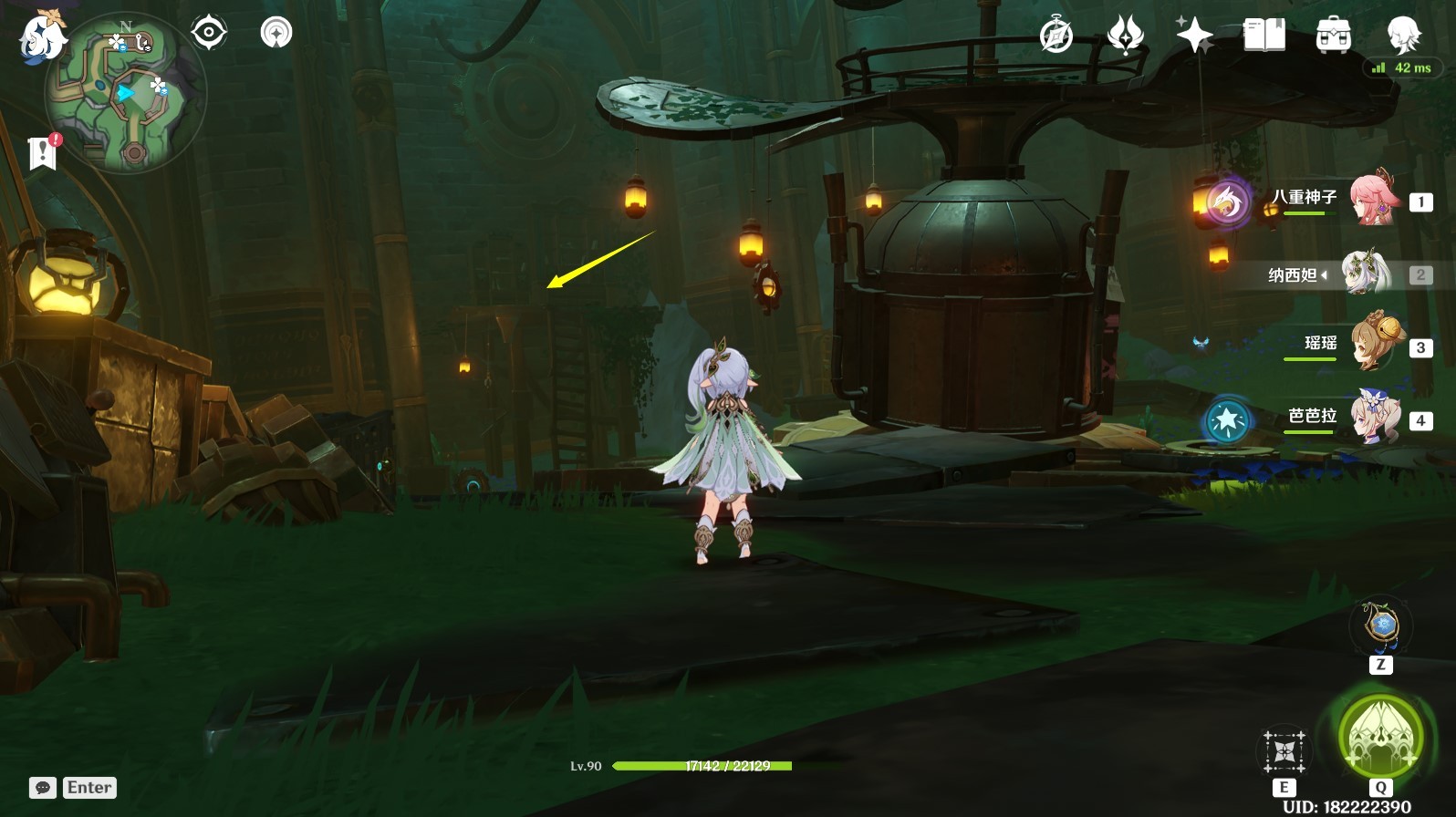This screenshot has width=1456, height=817.
Task: Open the Paimon menu
Action: pyautogui.click(x=41, y=38)
